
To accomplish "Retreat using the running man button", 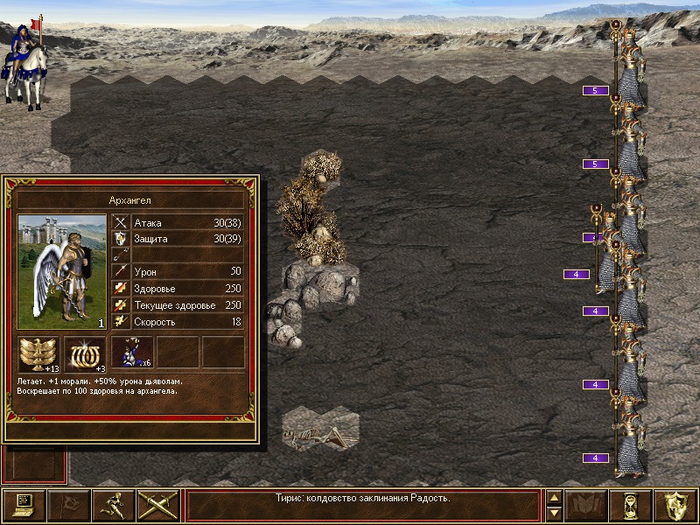I will (112, 505).
